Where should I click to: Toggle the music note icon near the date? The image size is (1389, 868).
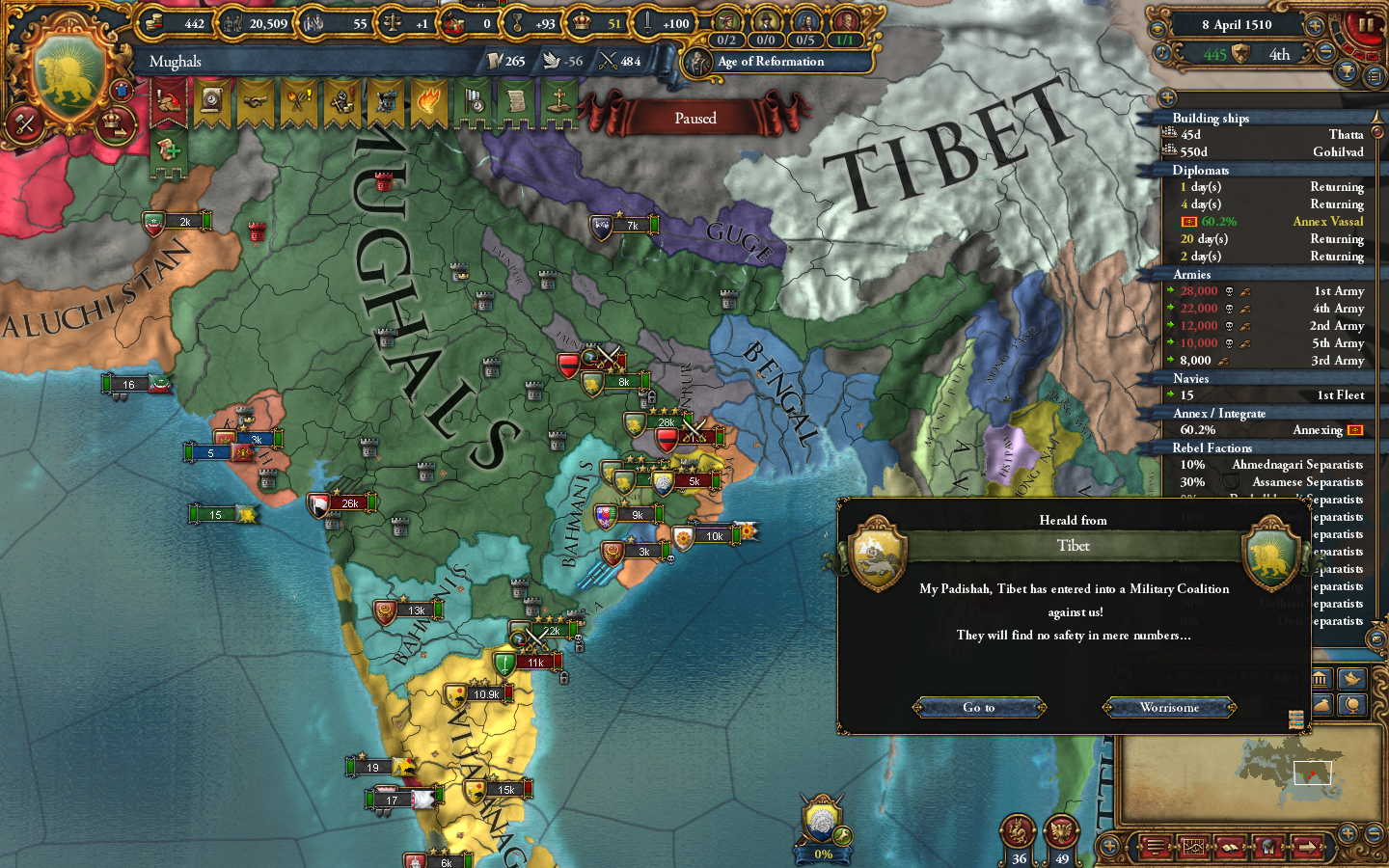pos(1161,53)
